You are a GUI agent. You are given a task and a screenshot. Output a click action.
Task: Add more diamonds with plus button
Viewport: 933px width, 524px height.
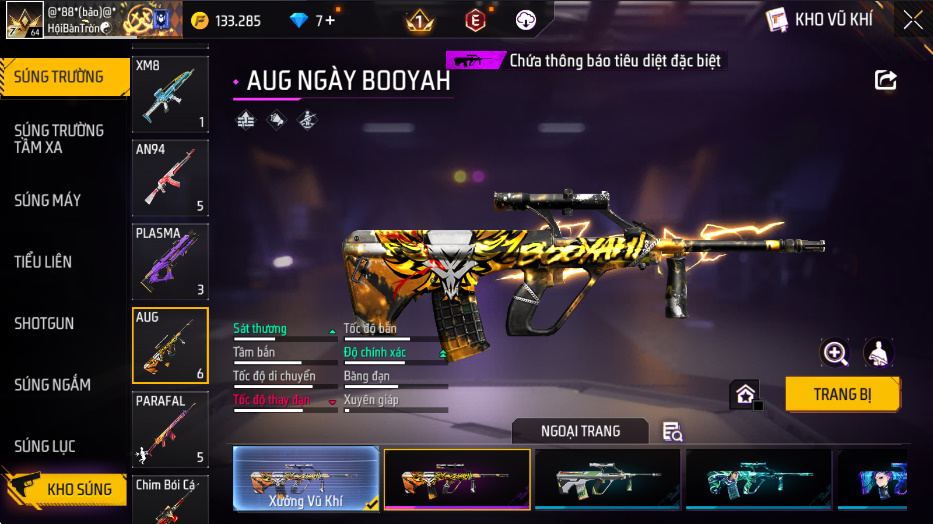[x=329, y=20]
